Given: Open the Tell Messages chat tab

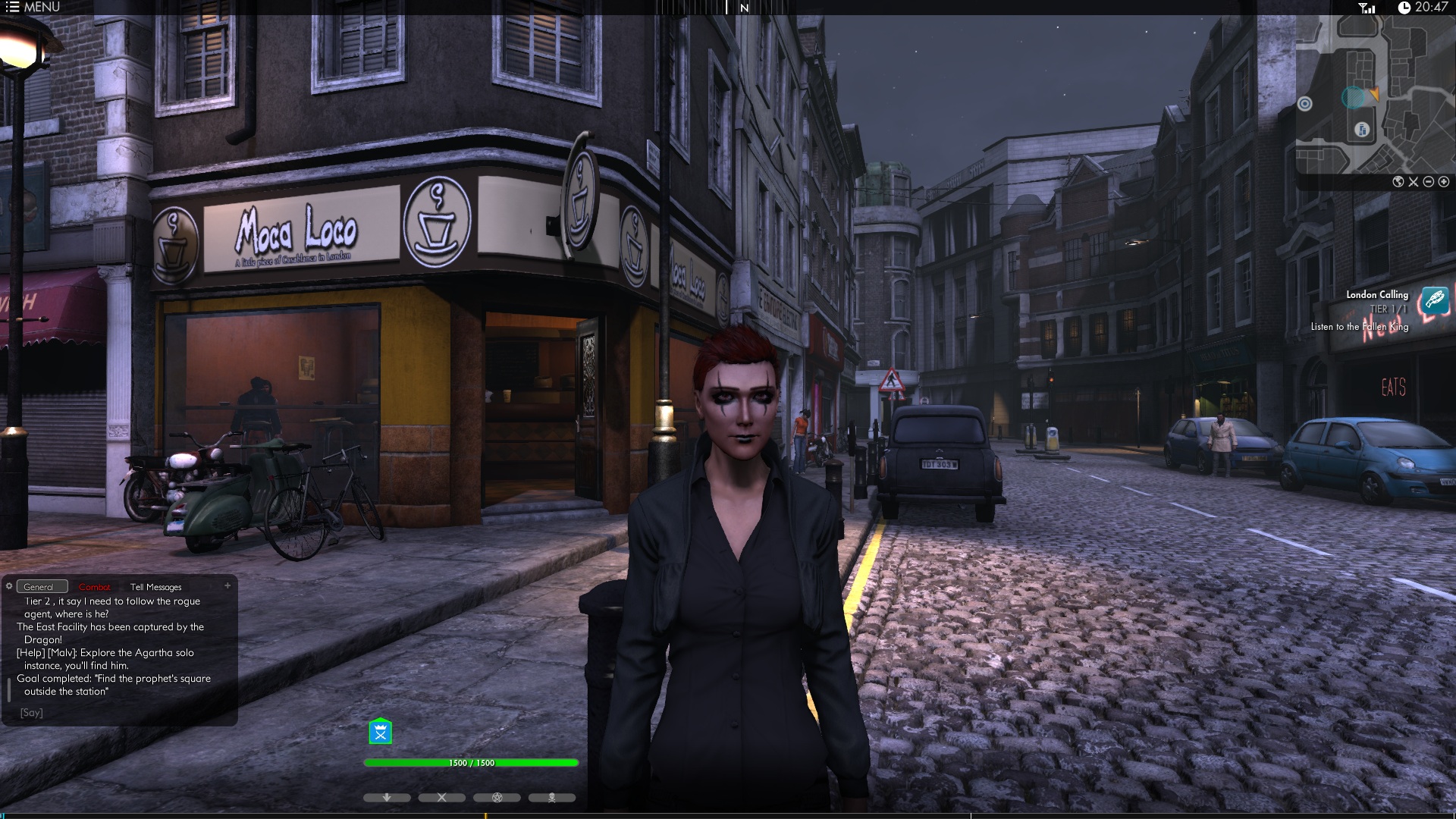Looking at the screenshot, I should click(155, 587).
